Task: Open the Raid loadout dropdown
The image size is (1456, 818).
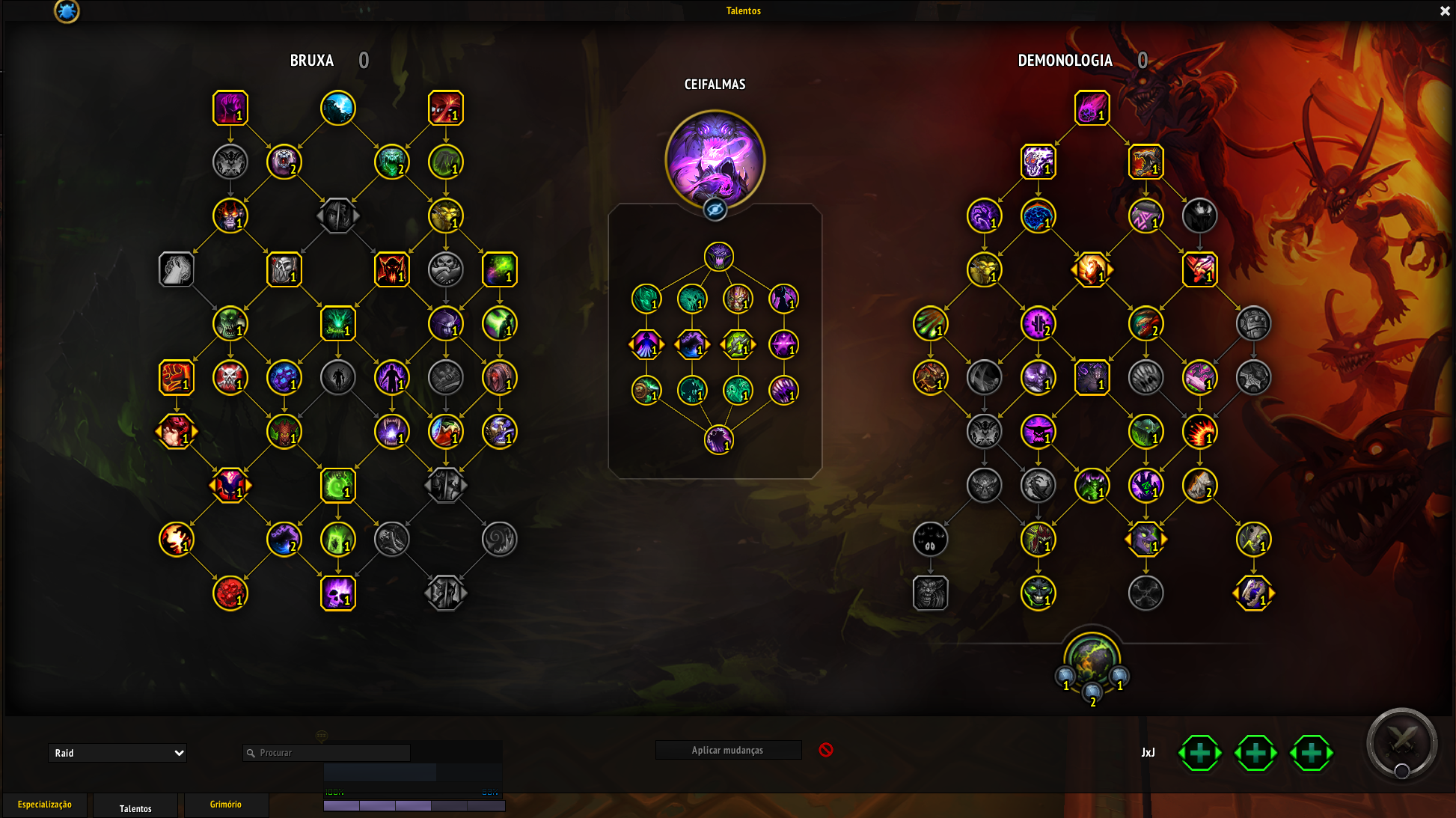Action: [x=117, y=753]
